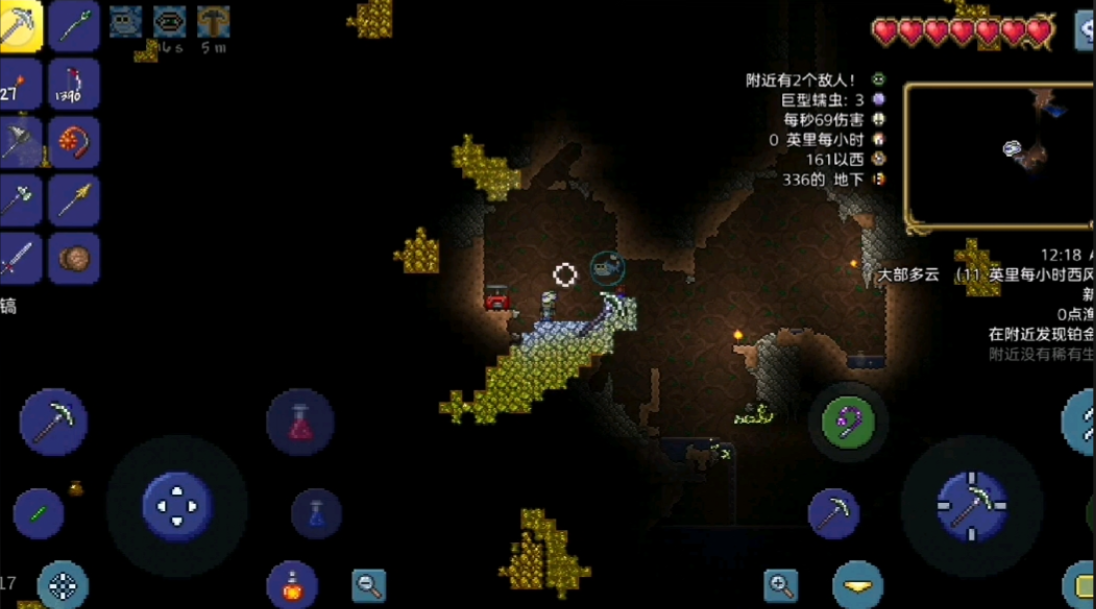1096x609 pixels.
Task: Choose the bow slot showing 1390
Action: click(74, 84)
